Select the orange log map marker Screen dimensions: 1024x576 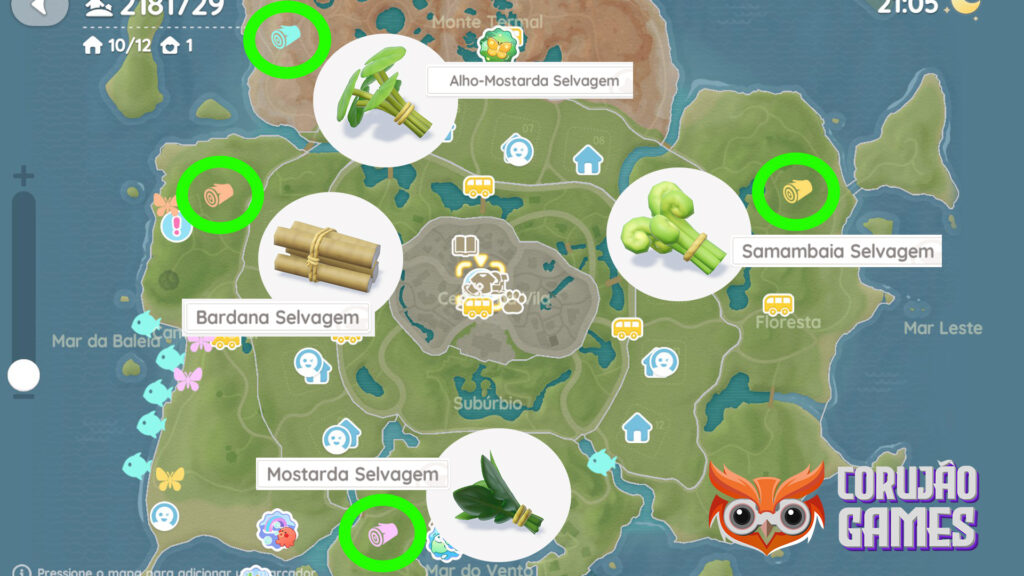coord(218,194)
